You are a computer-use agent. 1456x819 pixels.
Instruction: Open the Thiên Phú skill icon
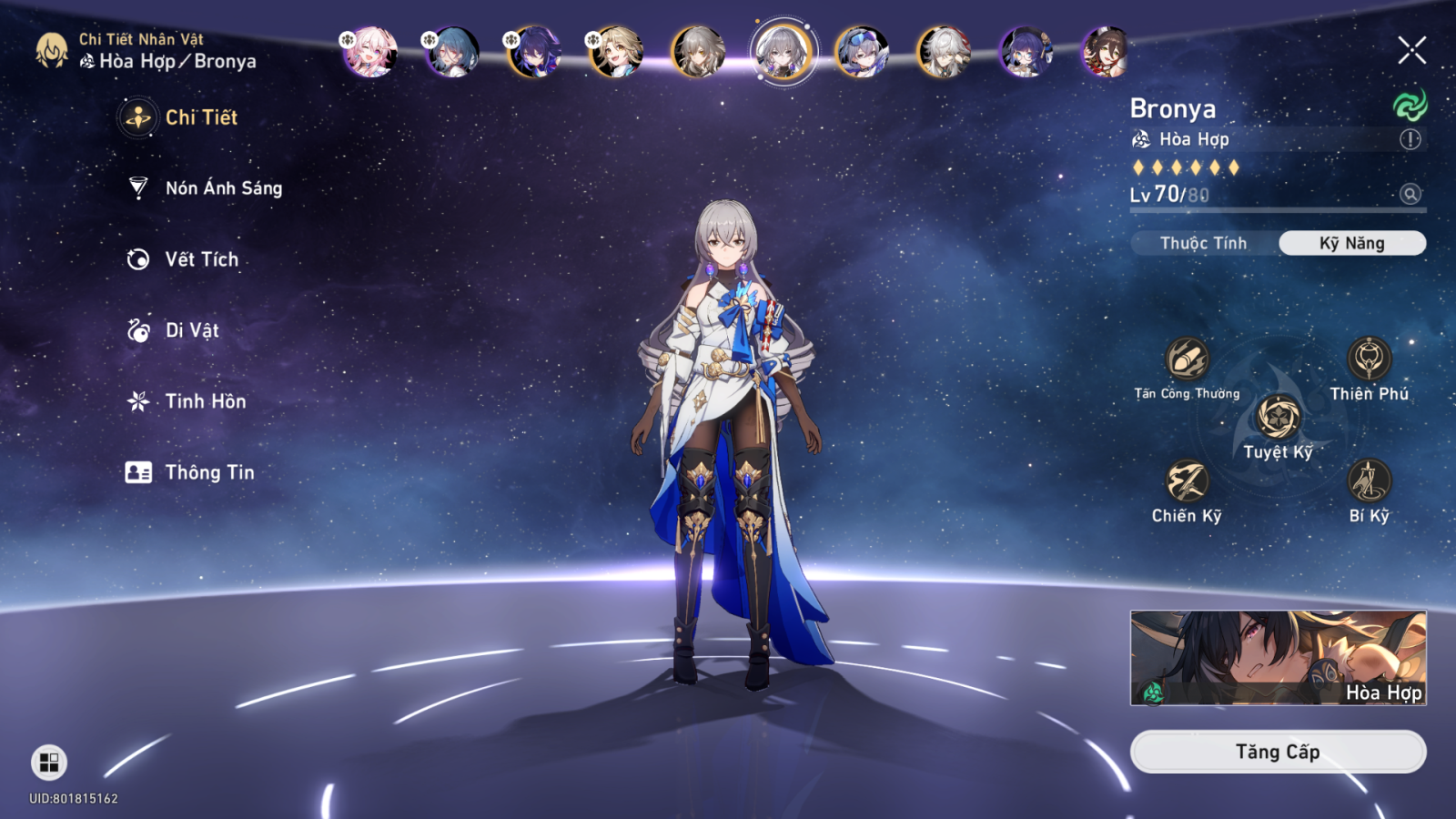coord(1369,359)
